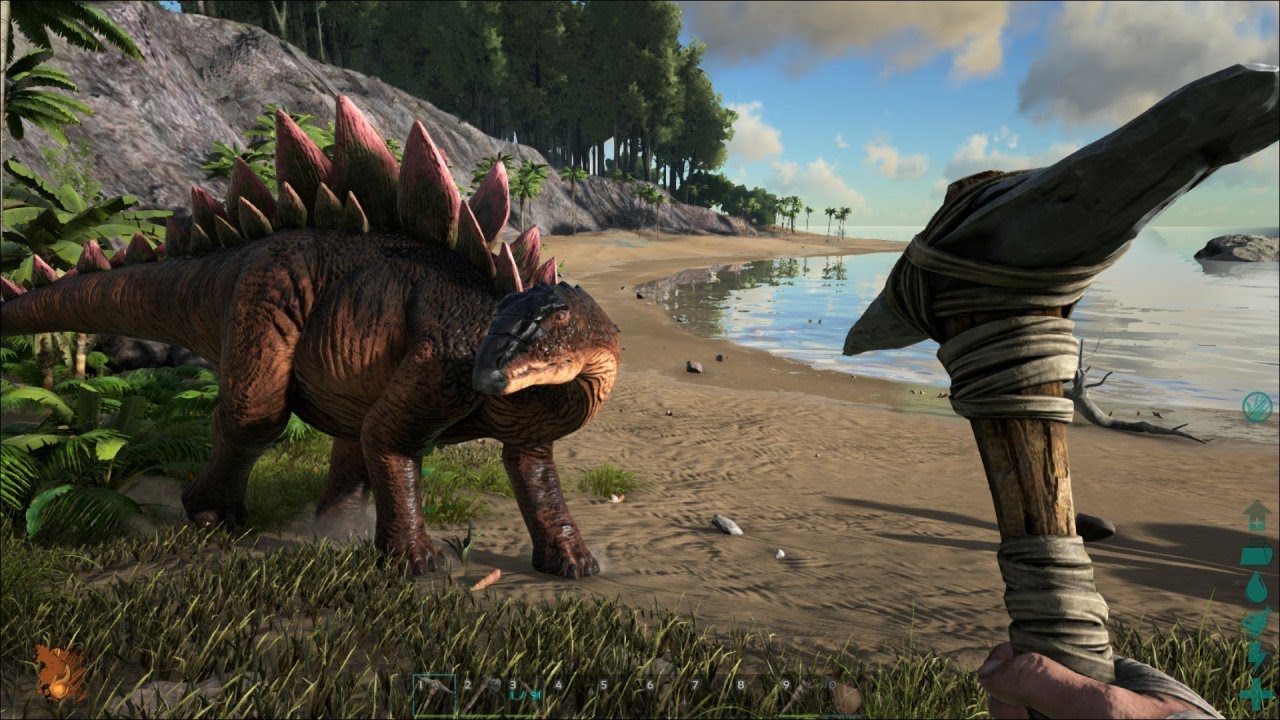This screenshot has height=720, width=1280.
Task: Click the food status icon
Action: pyautogui.click(x=1256, y=622)
